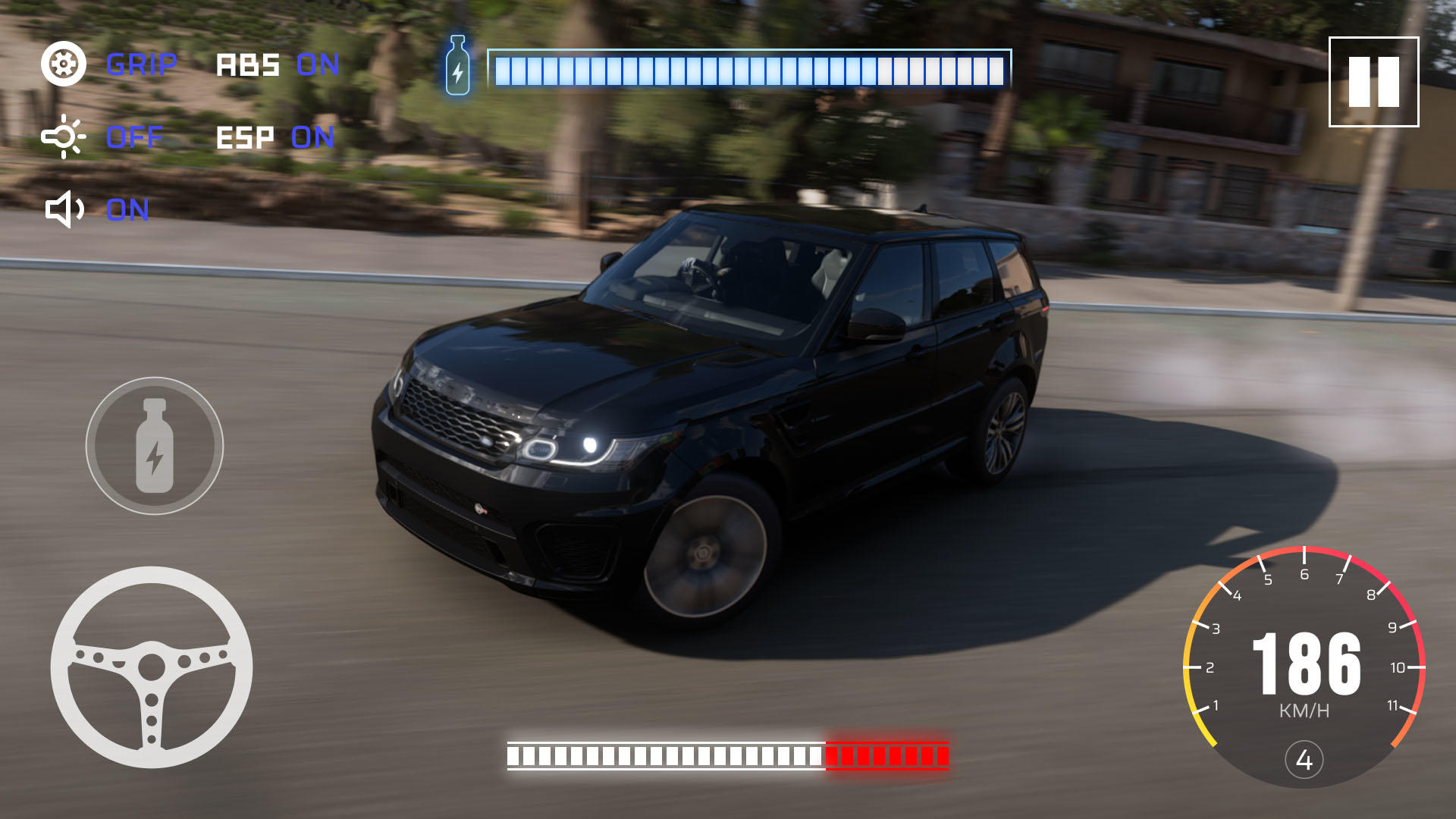This screenshot has height=819, width=1456.
Task: Tap the speaker icon beside ON
Action: tap(64, 209)
